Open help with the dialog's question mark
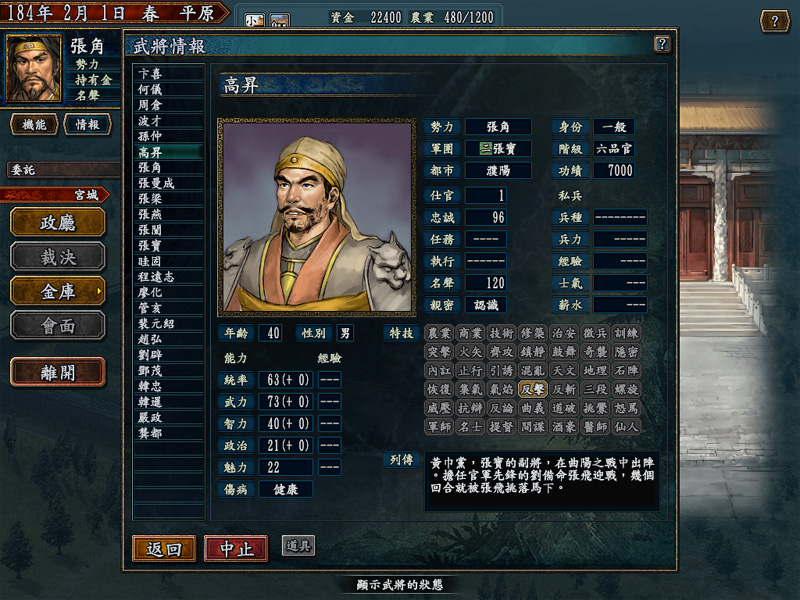800x600 pixels. pyautogui.click(x=661, y=44)
